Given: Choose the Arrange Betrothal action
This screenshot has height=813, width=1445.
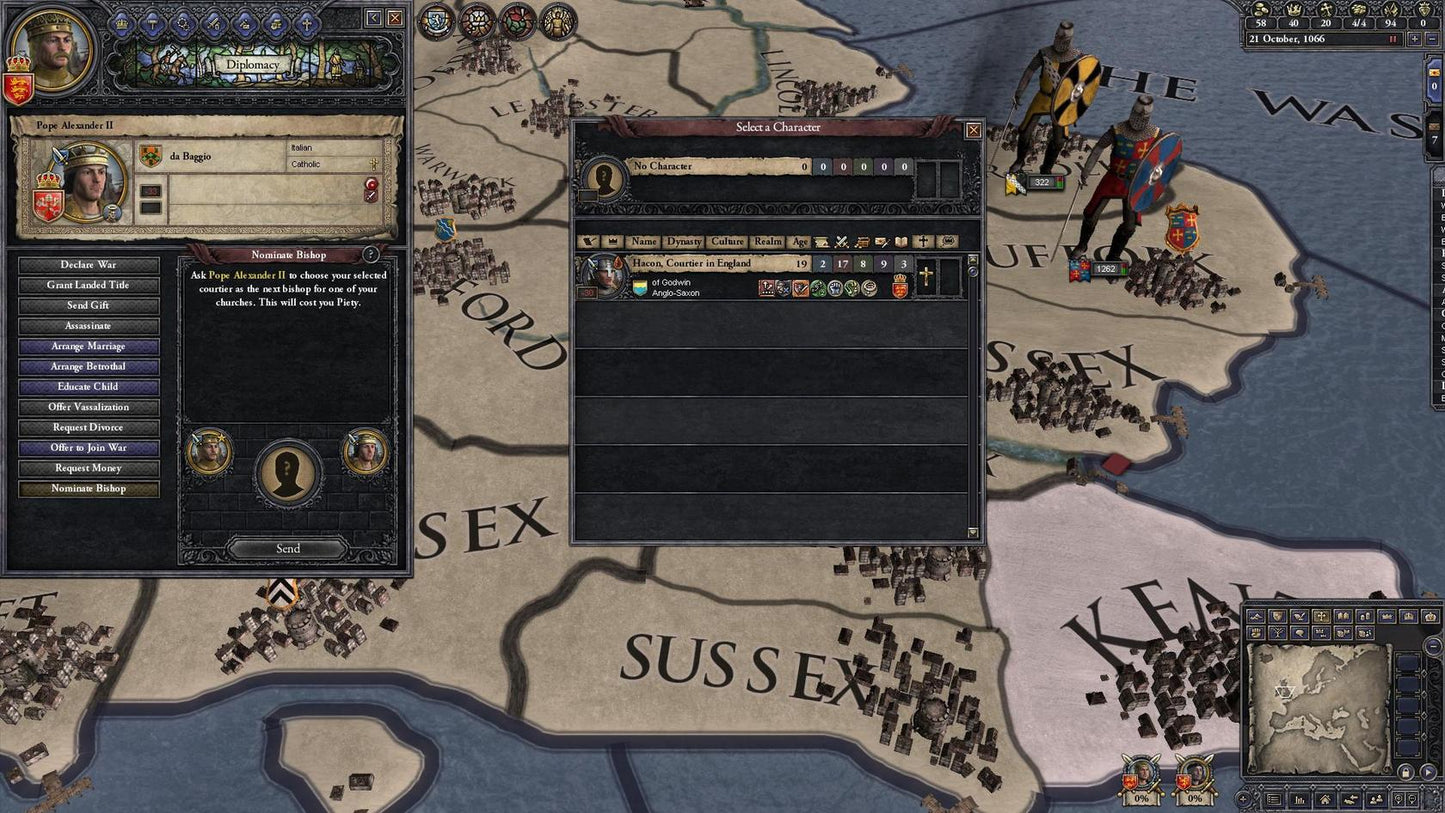Looking at the screenshot, I should coord(87,366).
